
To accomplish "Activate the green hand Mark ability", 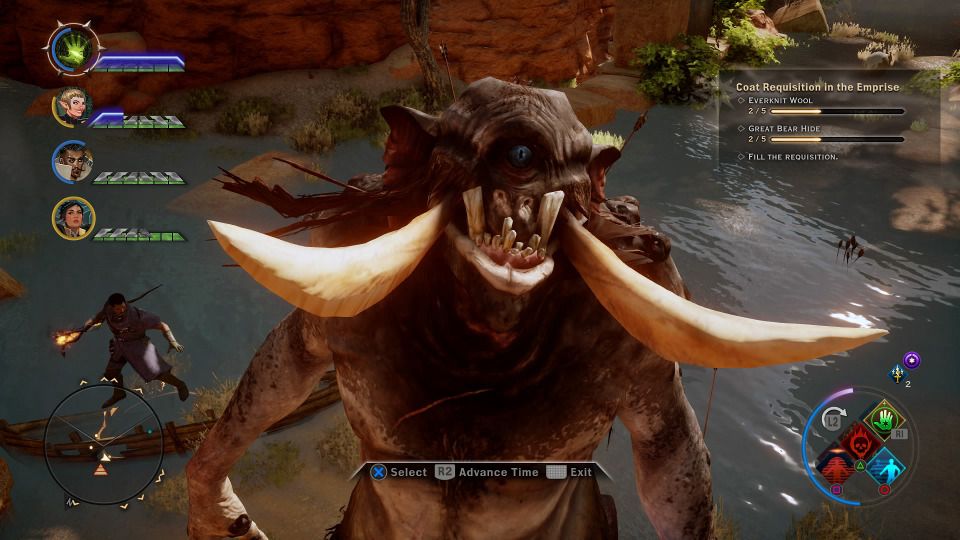I will tap(880, 419).
